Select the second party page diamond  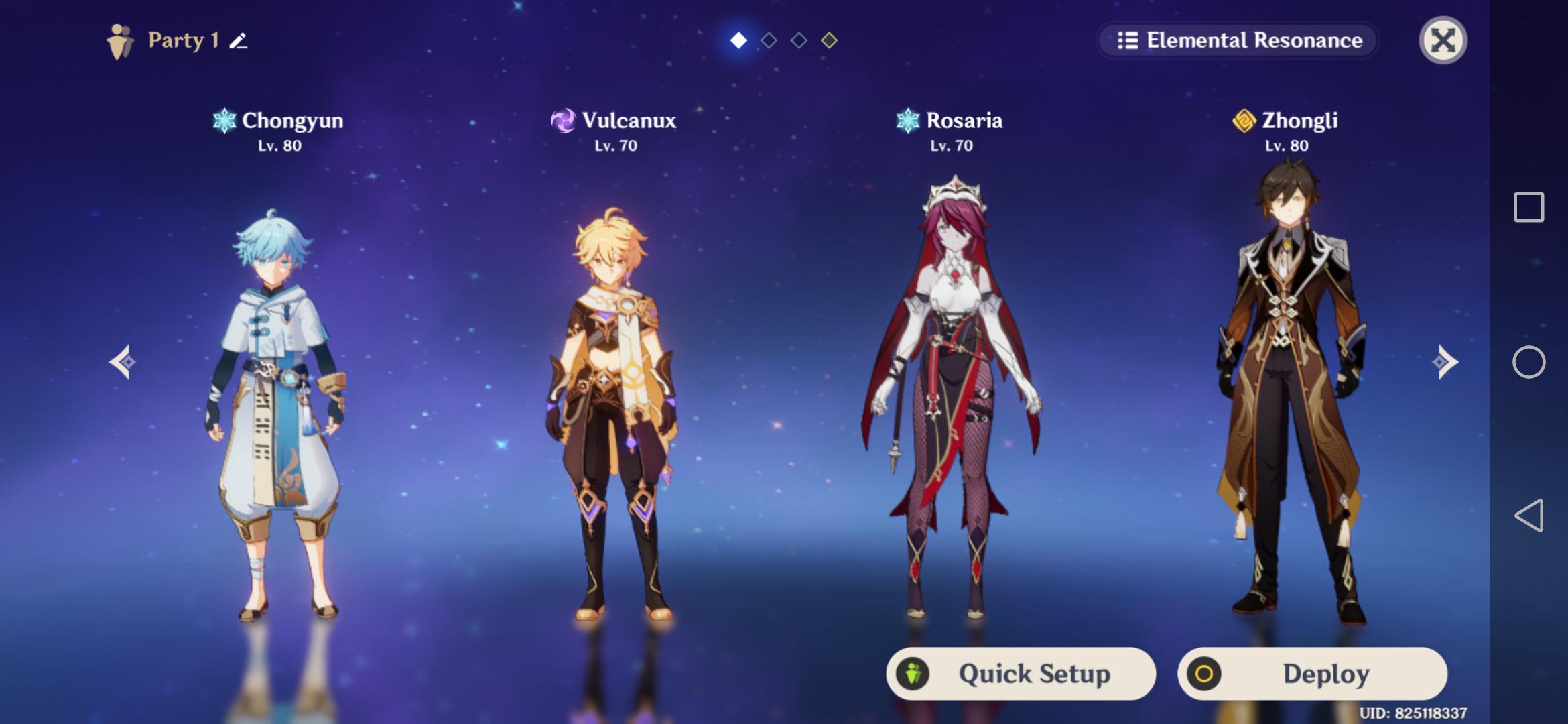[x=767, y=39]
